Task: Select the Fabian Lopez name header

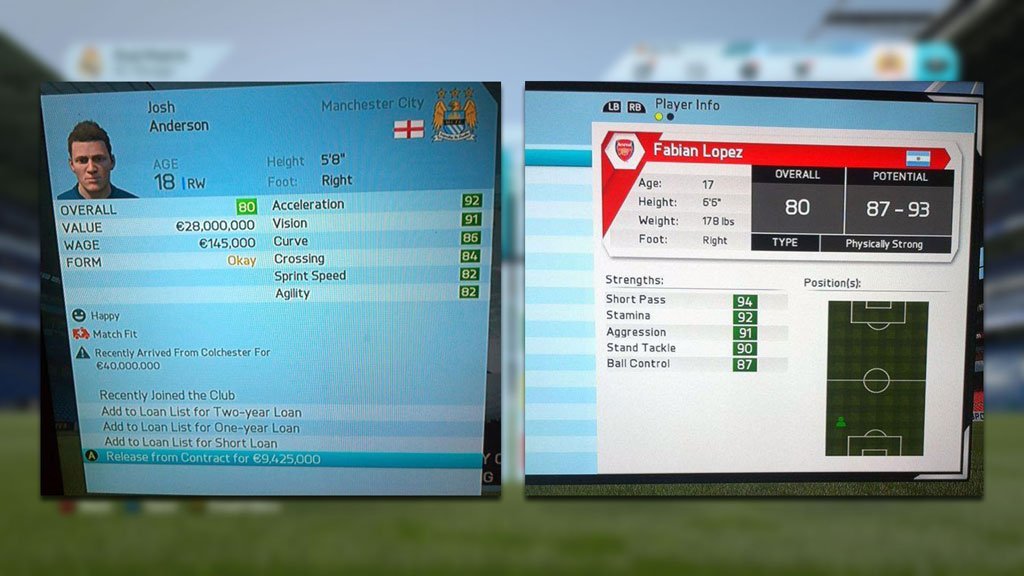Action: pyautogui.click(x=698, y=151)
